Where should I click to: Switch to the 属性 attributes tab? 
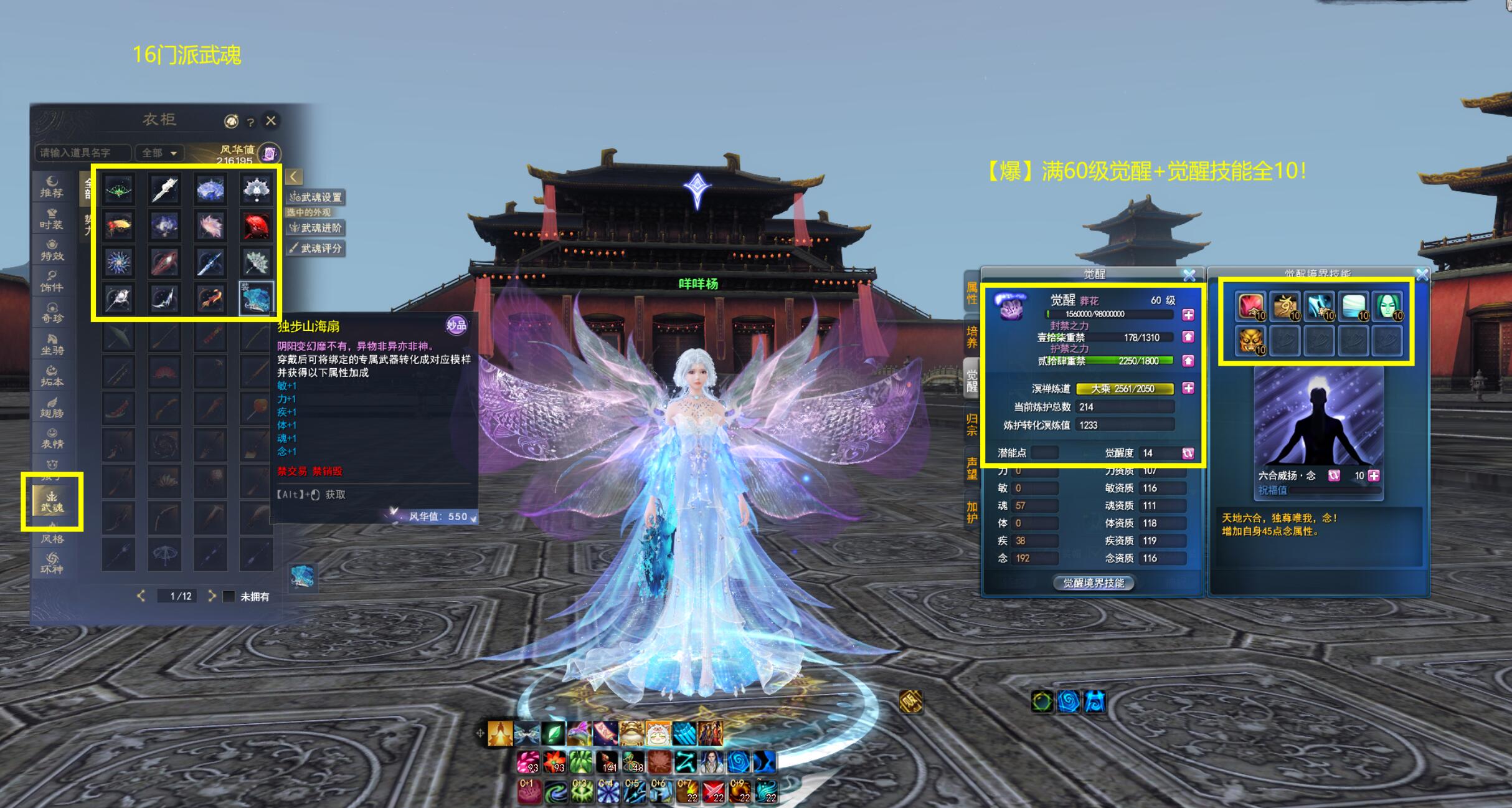pyautogui.click(x=971, y=293)
